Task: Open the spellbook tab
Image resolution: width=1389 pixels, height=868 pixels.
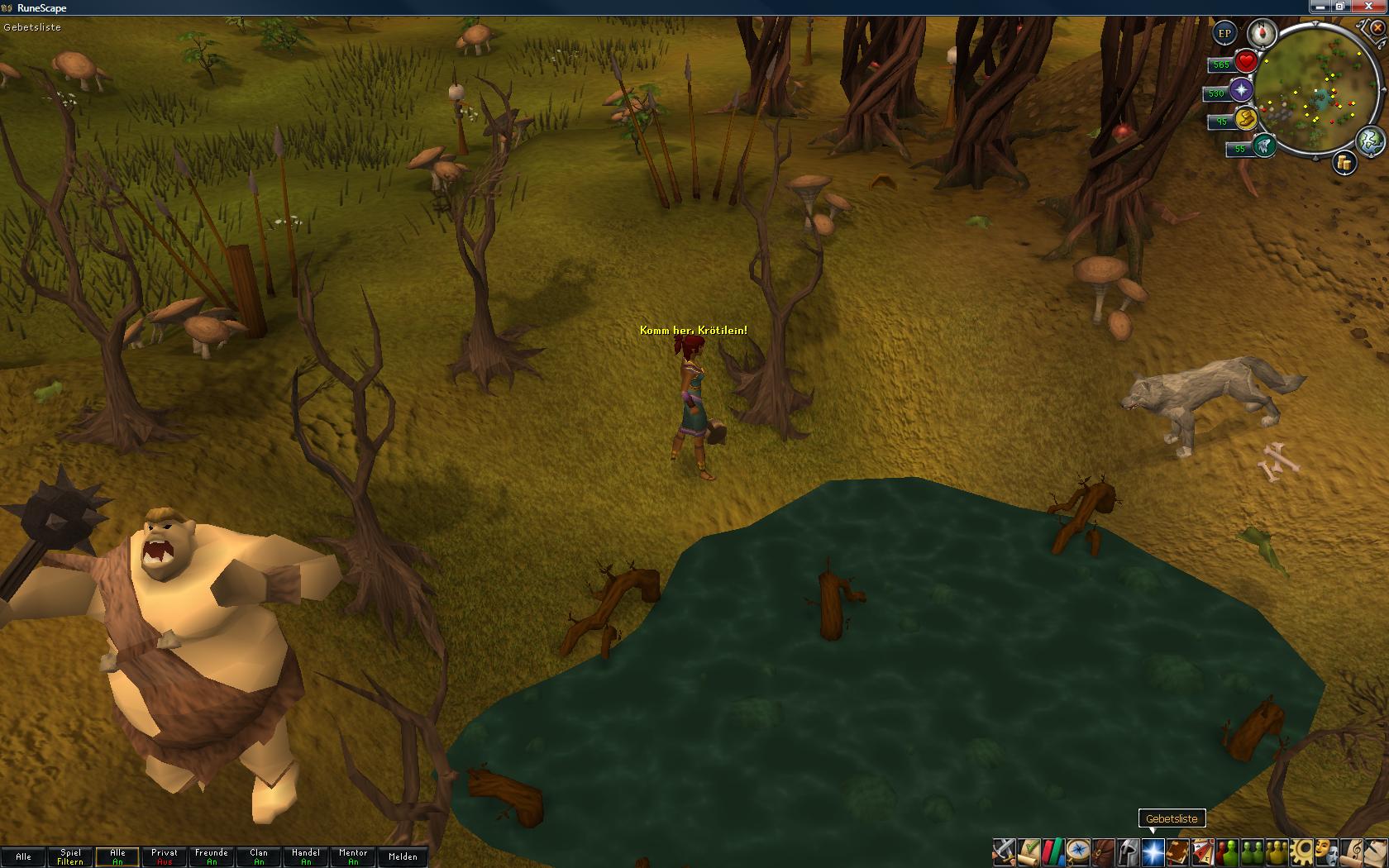Action: tap(1177, 851)
